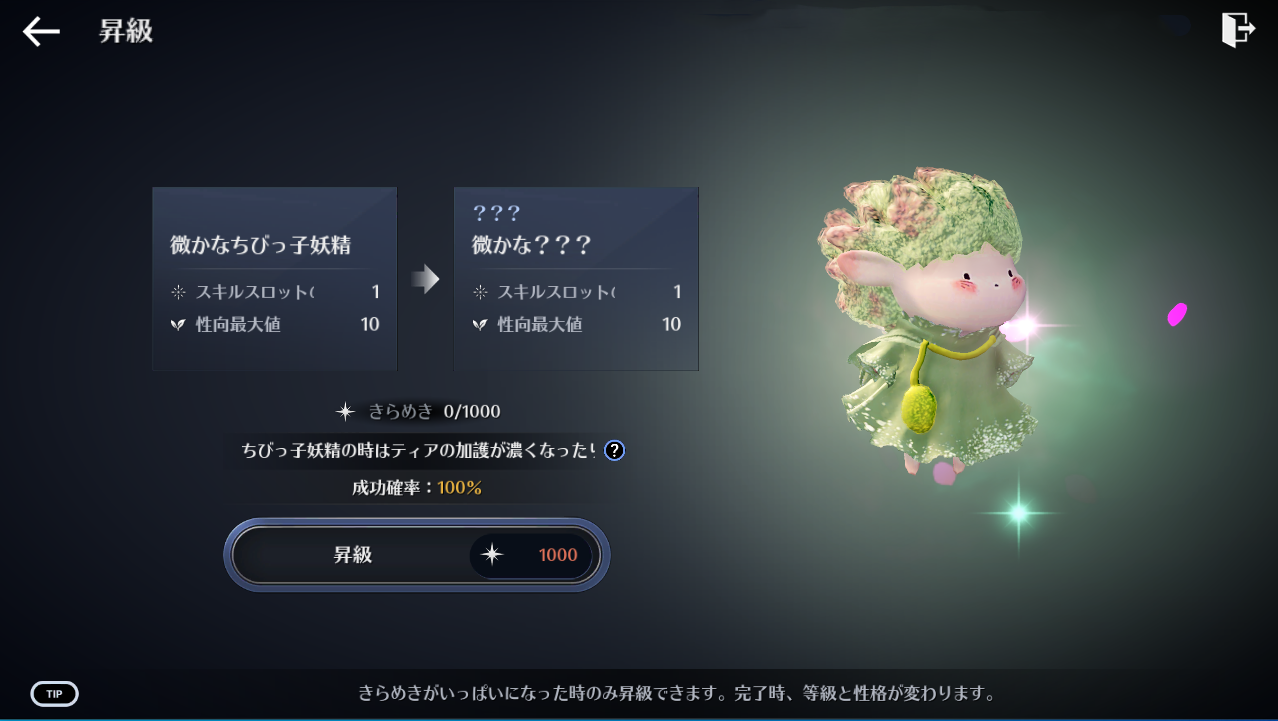Go back with the arrow button
Viewport: 1278px width, 721px height.
point(41,32)
